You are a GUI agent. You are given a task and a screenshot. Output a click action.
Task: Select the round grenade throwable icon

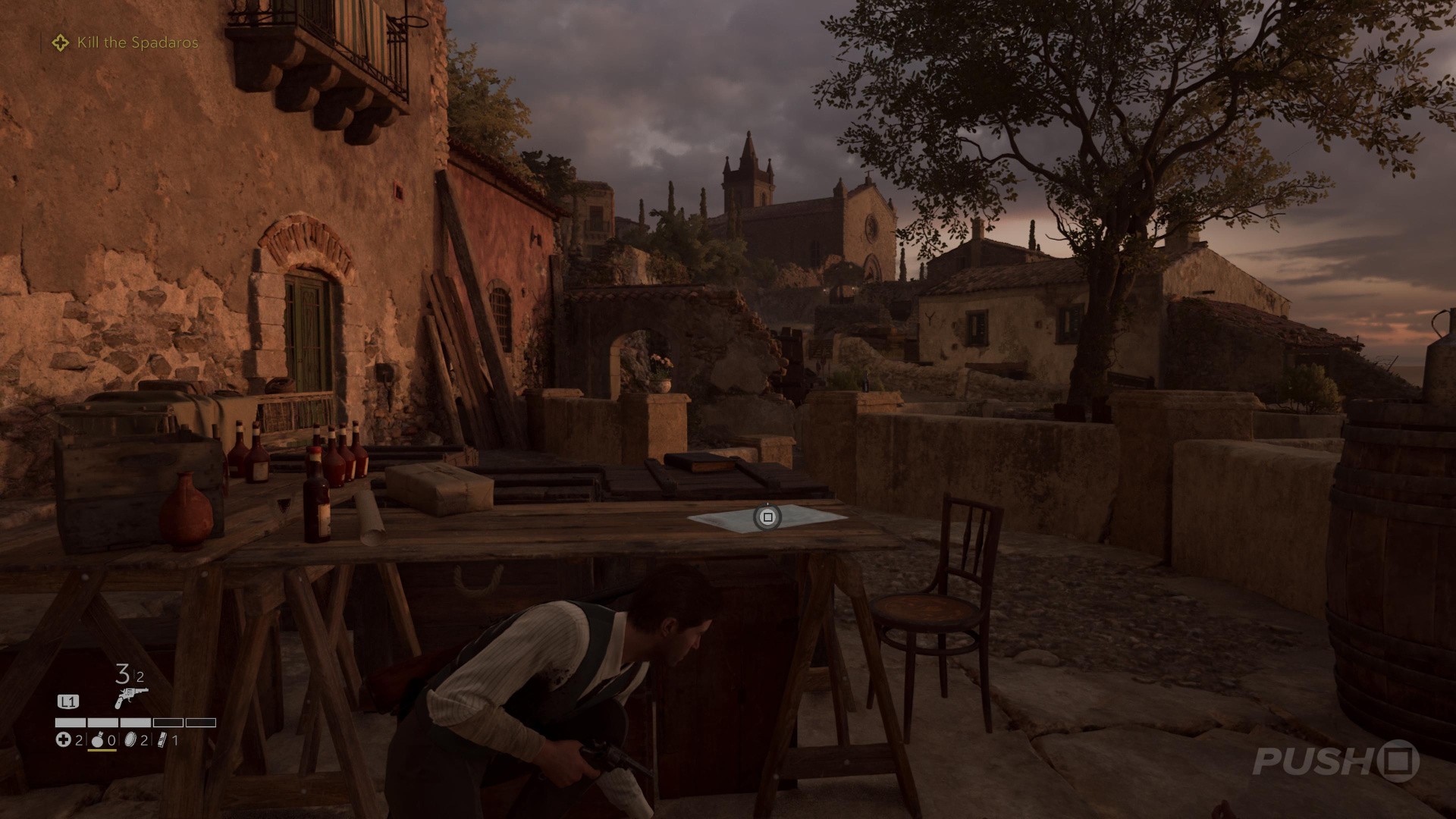[97, 740]
